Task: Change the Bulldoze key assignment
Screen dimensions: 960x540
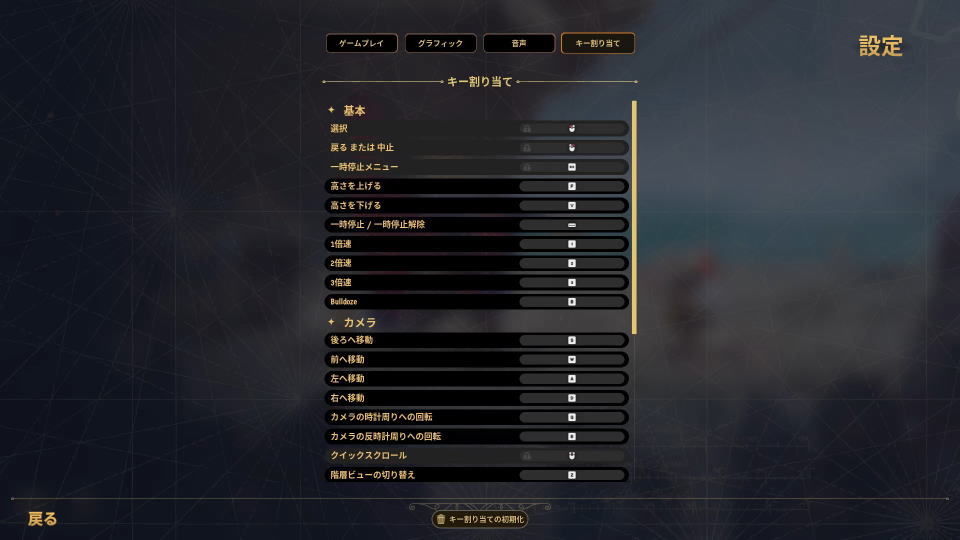Action: (x=571, y=301)
